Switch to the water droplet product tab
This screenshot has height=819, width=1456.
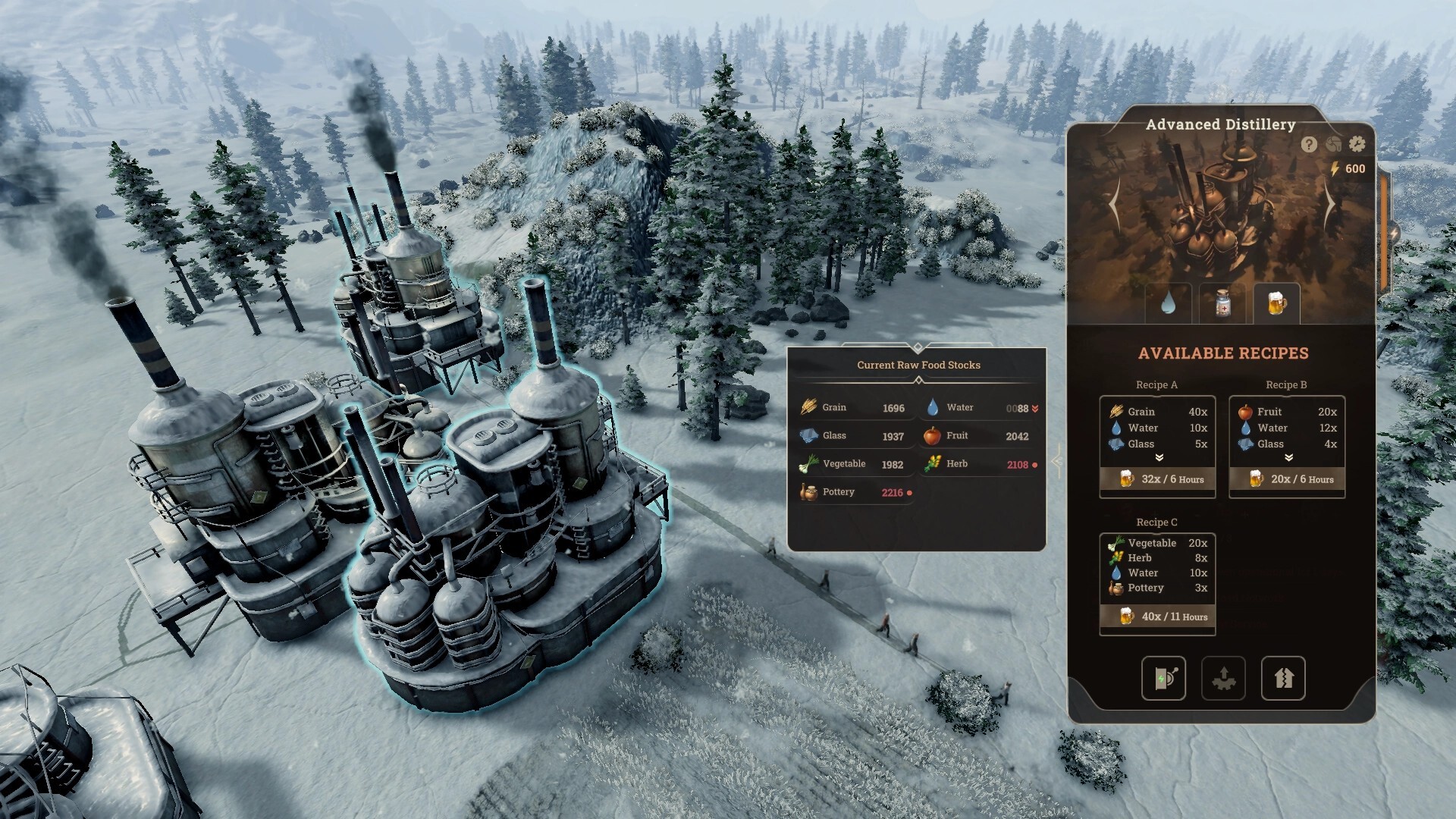tap(1168, 304)
